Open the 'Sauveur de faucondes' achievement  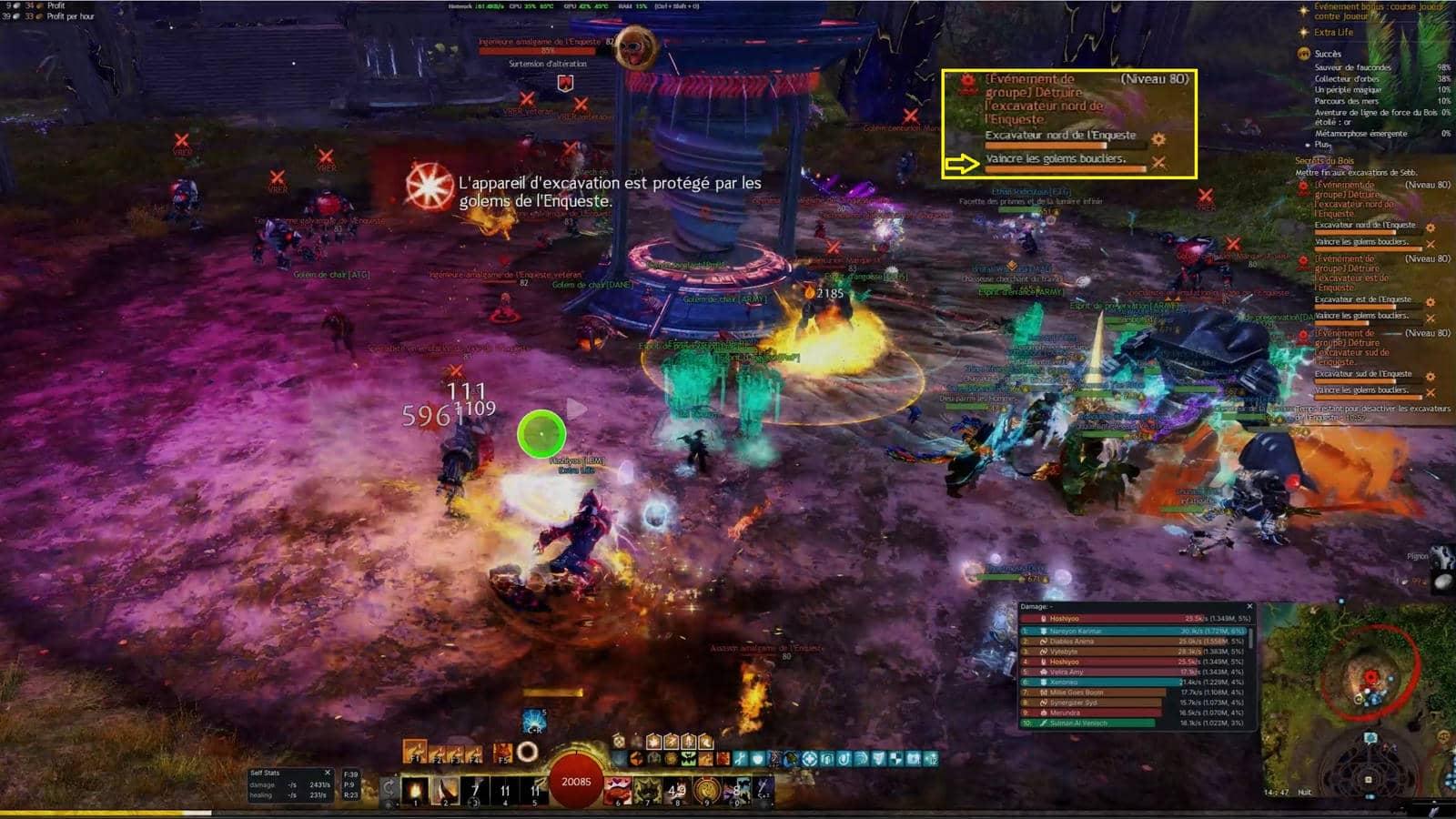tap(1352, 67)
